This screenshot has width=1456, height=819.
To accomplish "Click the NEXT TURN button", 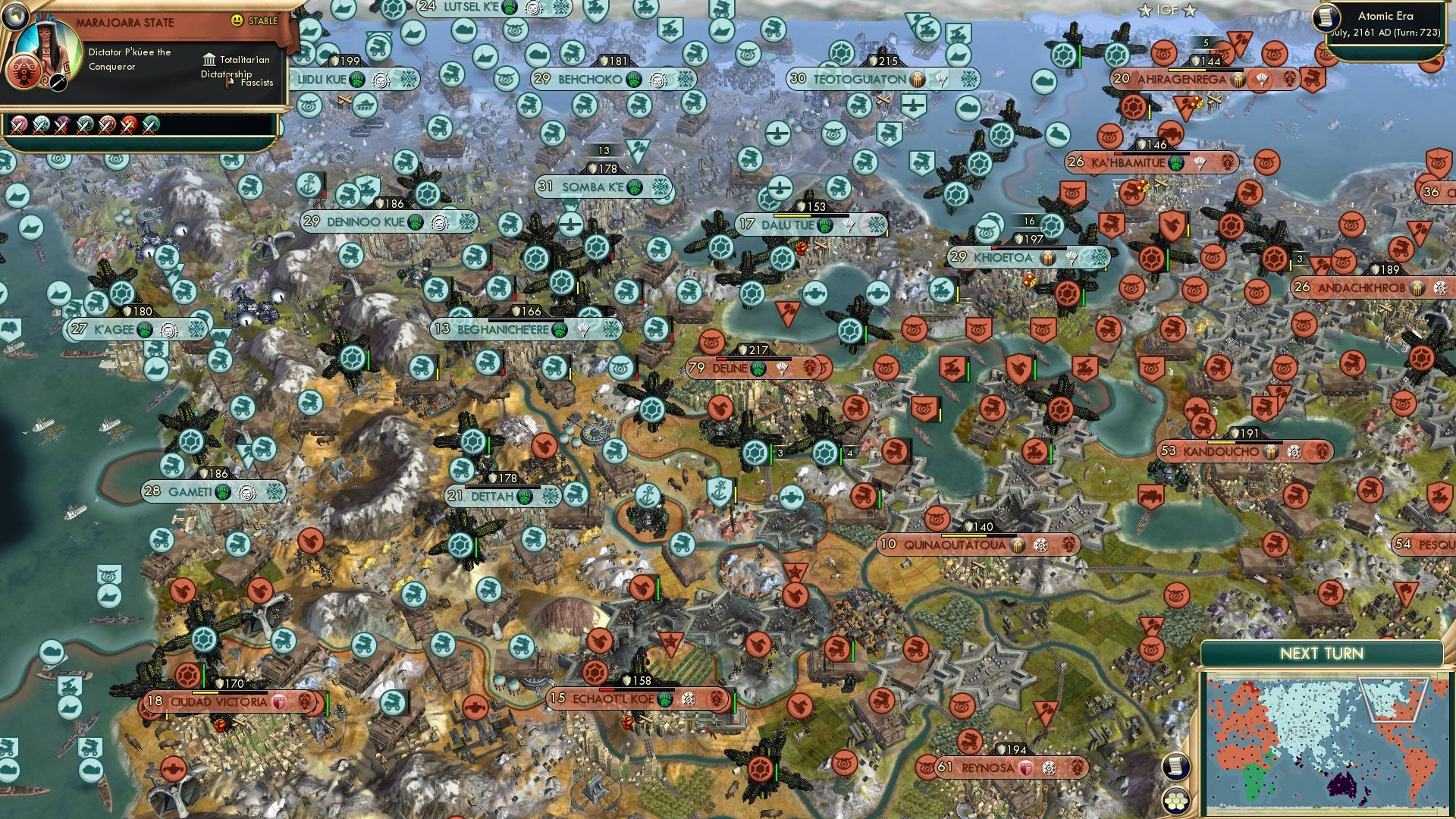I will click(x=1323, y=654).
